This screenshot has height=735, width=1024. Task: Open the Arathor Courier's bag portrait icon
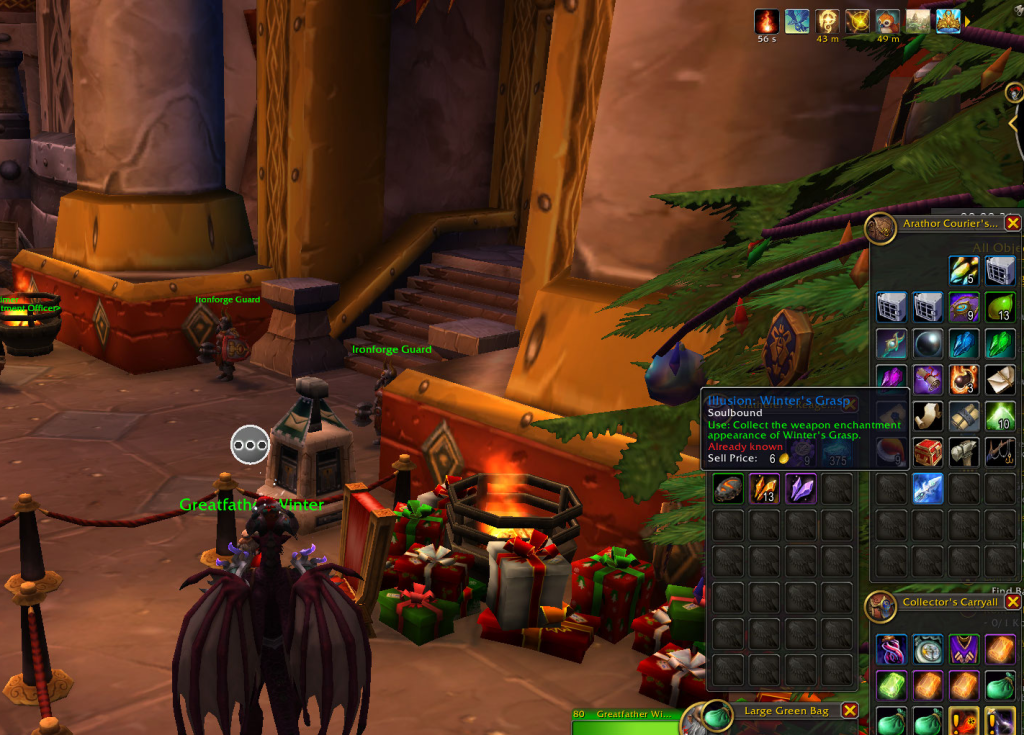pyautogui.click(x=881, y=228)
